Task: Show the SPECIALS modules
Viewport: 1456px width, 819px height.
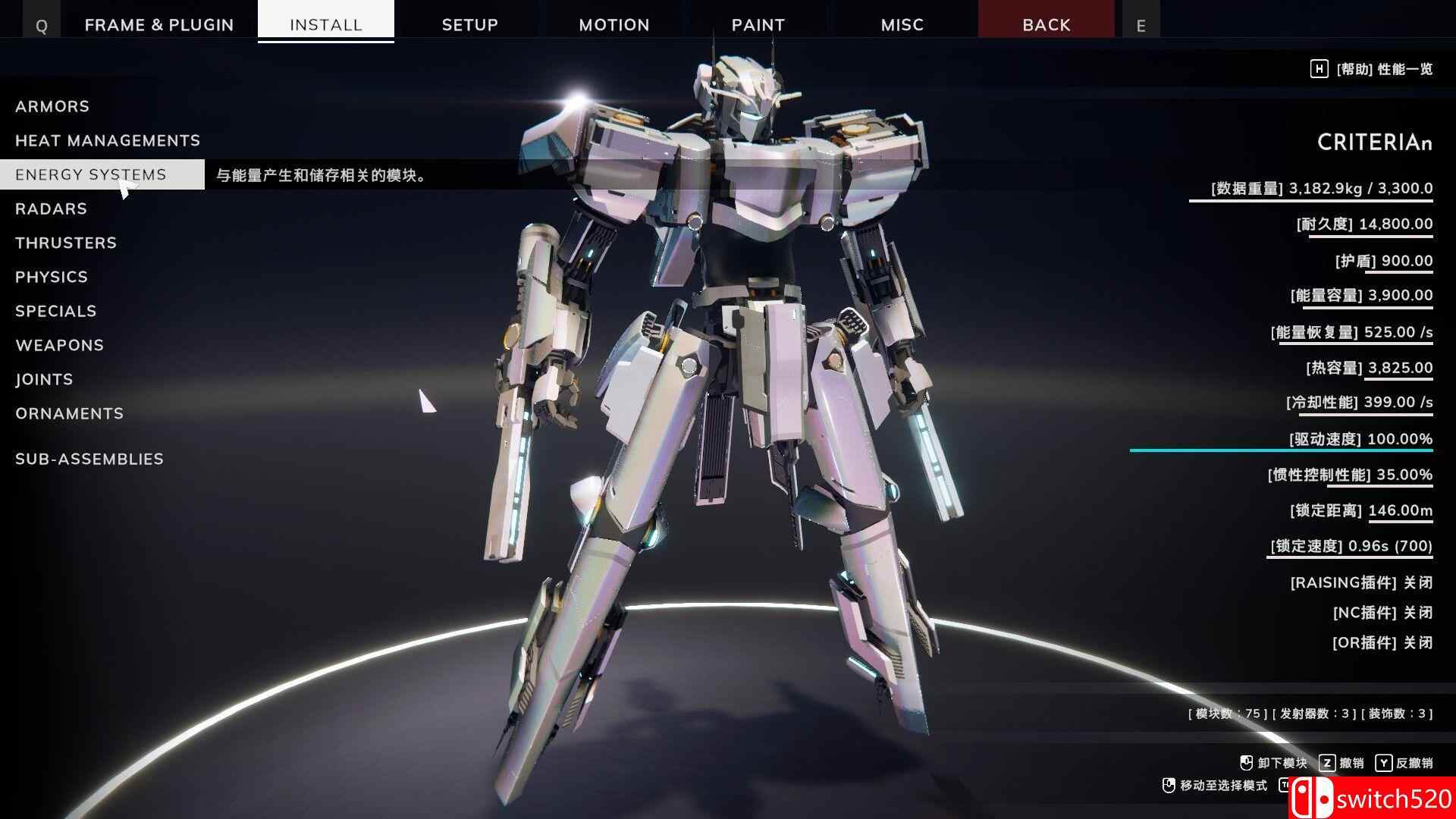Action: point(56,311)
